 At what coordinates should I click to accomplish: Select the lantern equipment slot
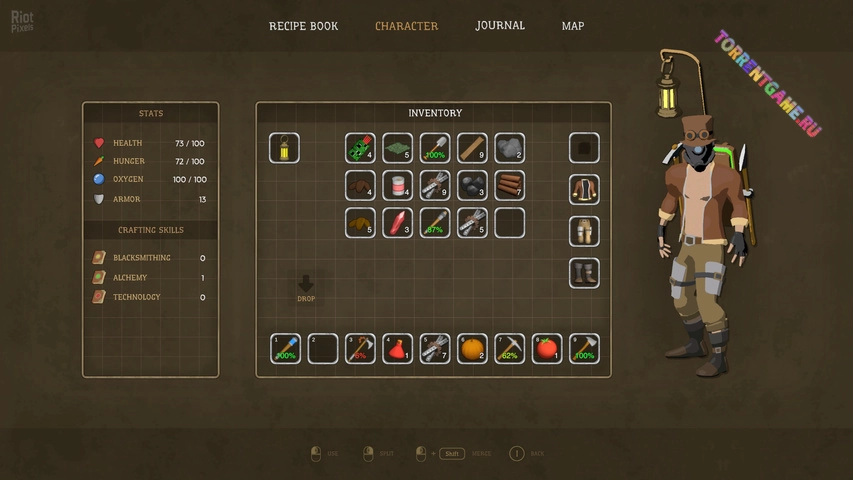pyautogui.click(x=284, y=148)
